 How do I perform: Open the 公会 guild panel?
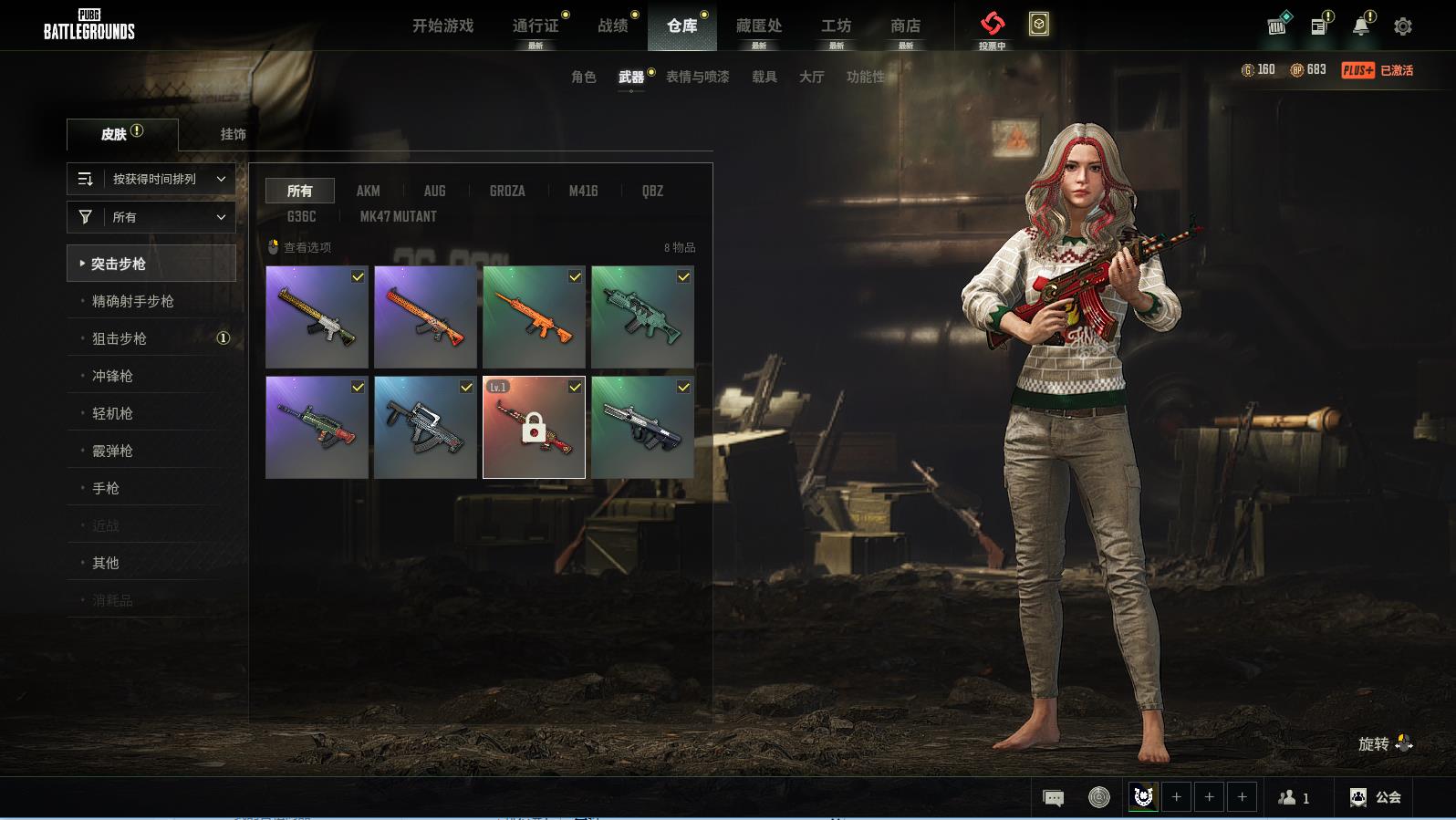click(x=1376, y=797)
